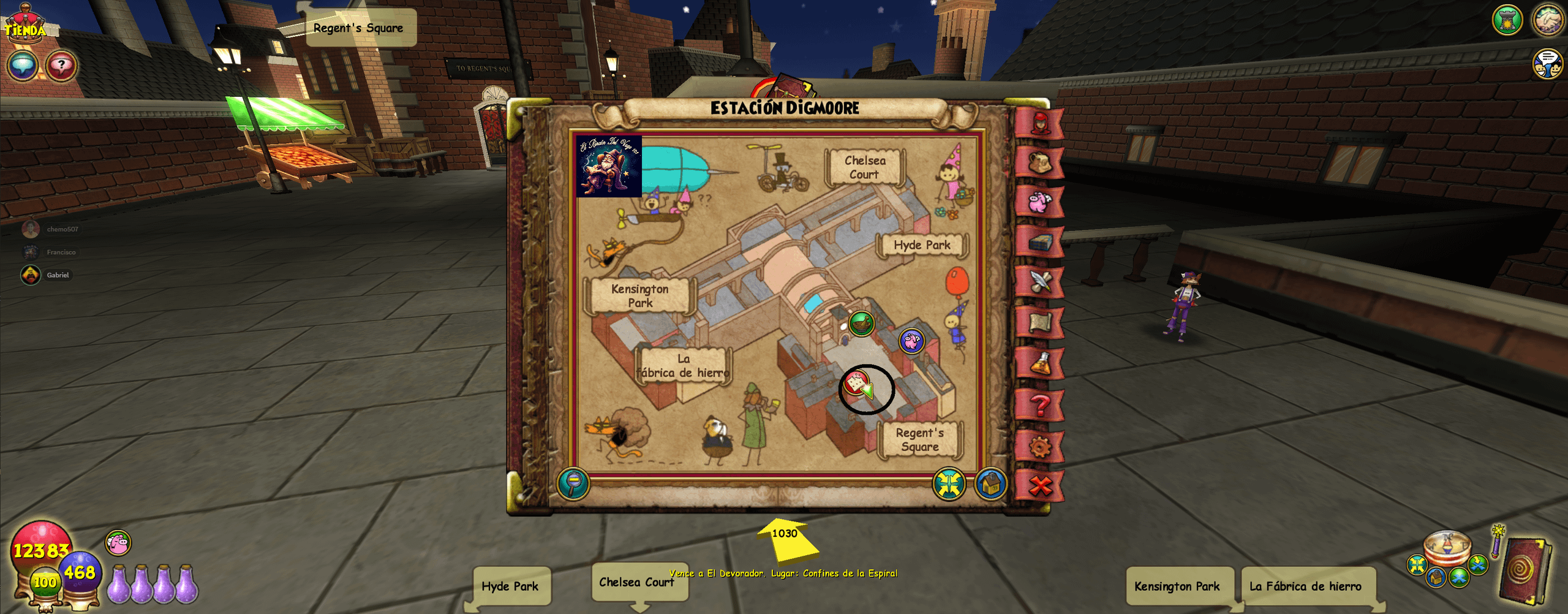This screenshot has height=614, width=1568.
Task: Close the map book with red X
Action: [x=1039, y=486]
